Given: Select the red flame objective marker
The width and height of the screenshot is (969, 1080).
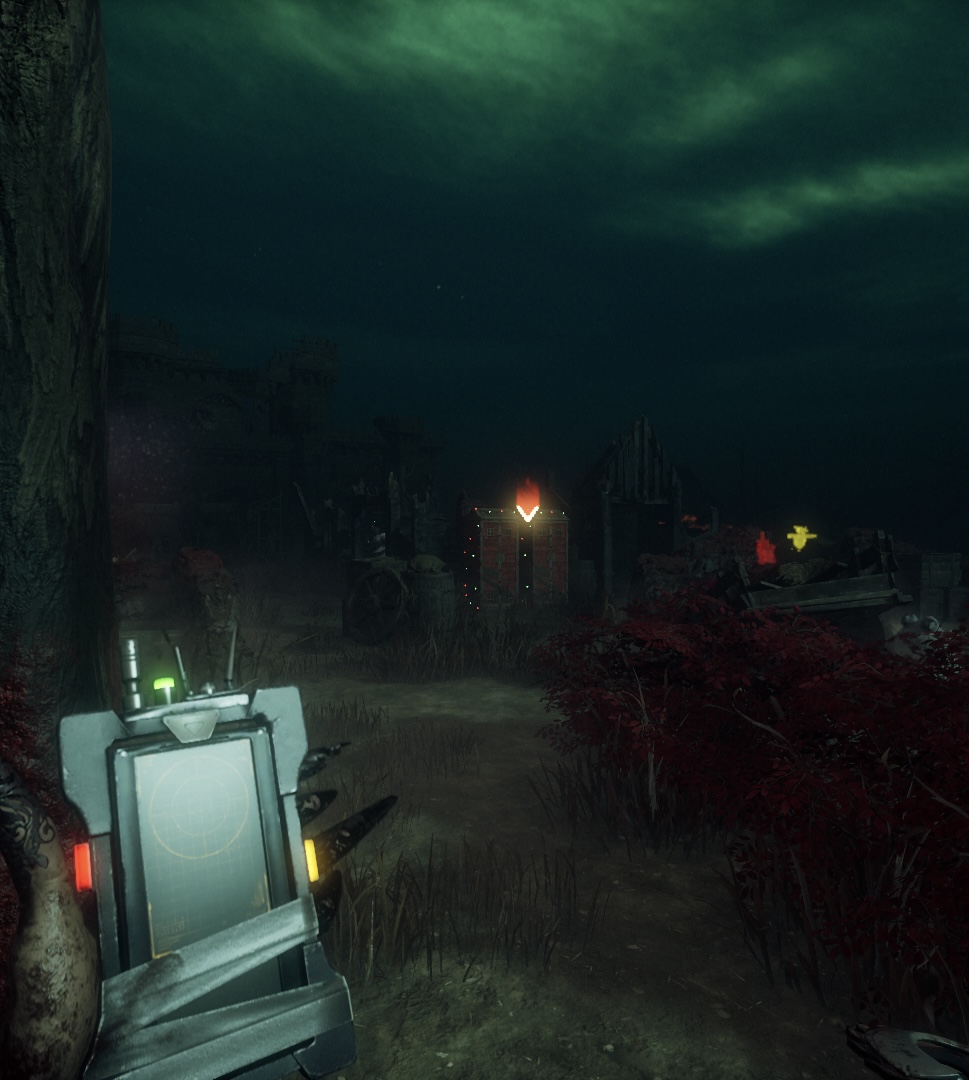Looking at the screenshot, I should (527, 497).
